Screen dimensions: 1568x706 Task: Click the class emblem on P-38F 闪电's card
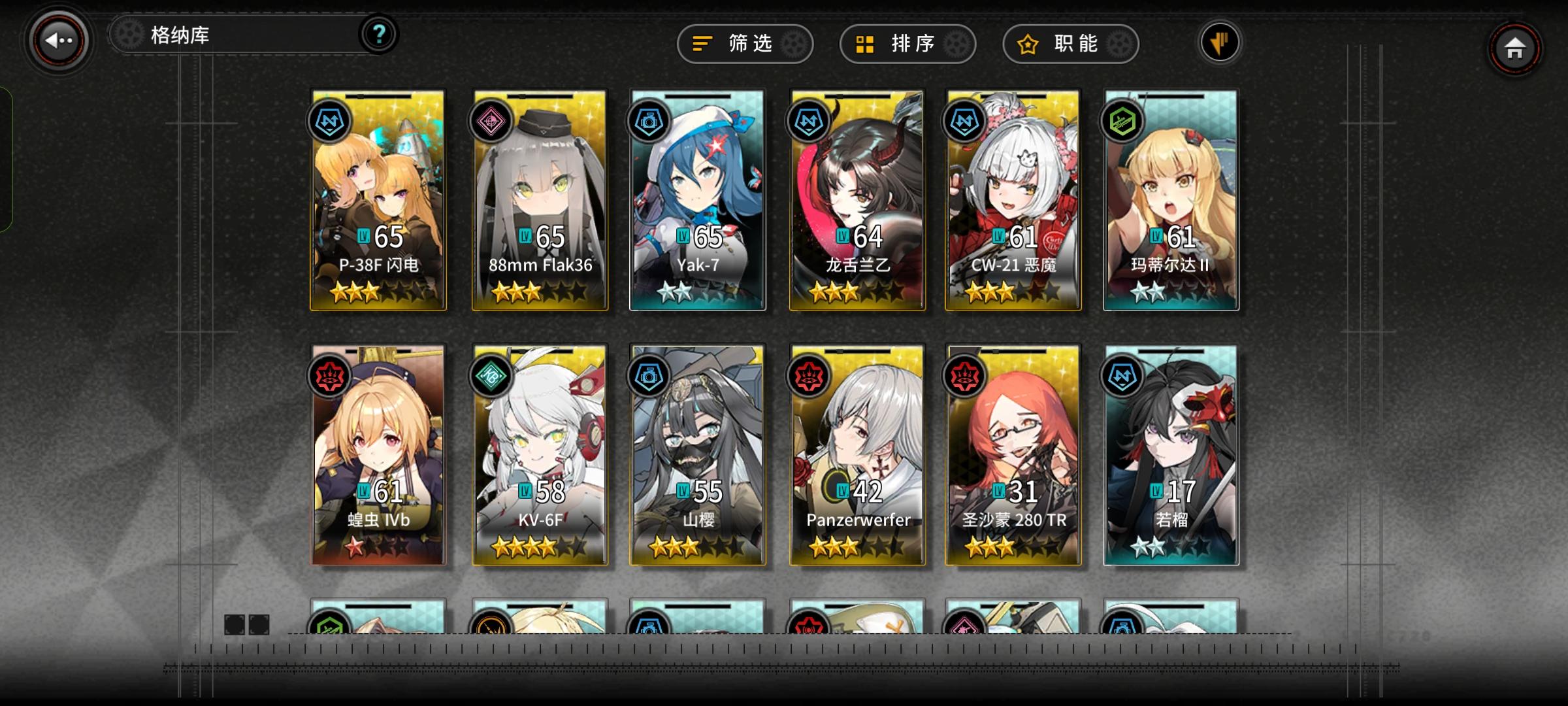point(331,121)
